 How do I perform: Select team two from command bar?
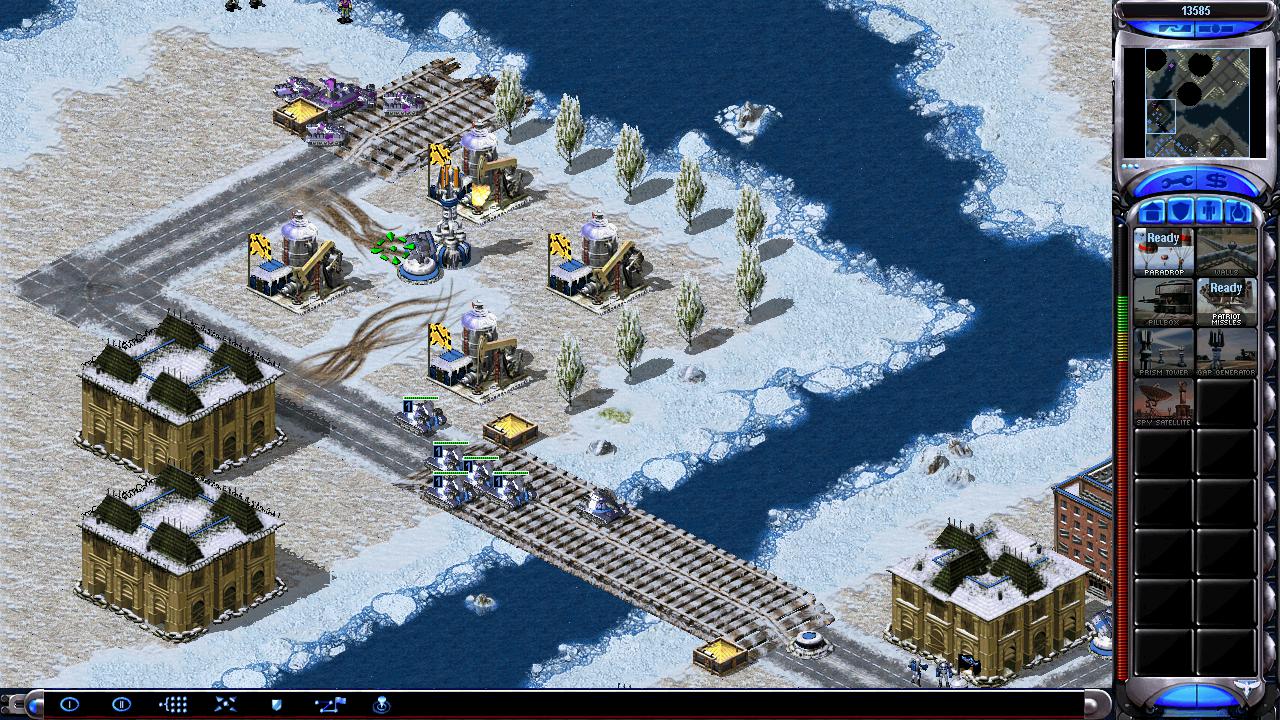tap(121, 704)
